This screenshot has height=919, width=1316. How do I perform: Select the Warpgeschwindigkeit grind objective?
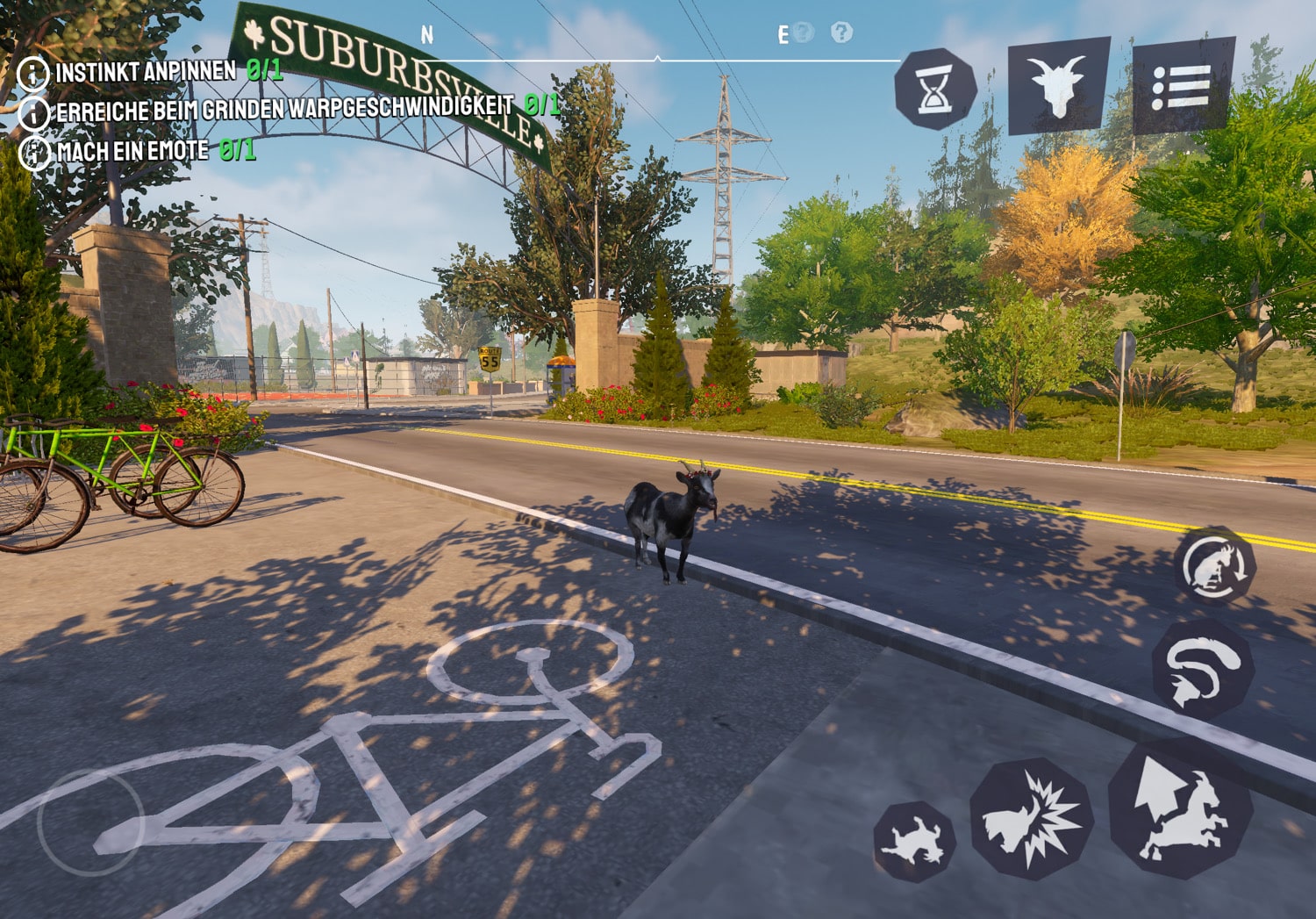coord(284,109)
